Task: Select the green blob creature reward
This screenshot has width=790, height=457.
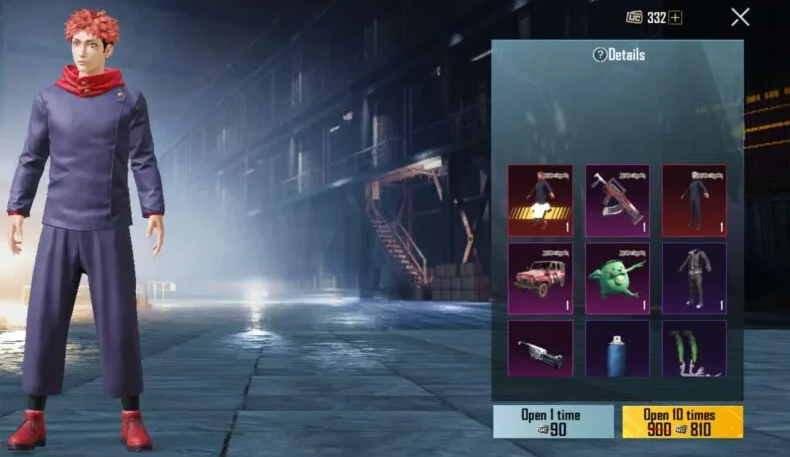Action: pos(617,278)
